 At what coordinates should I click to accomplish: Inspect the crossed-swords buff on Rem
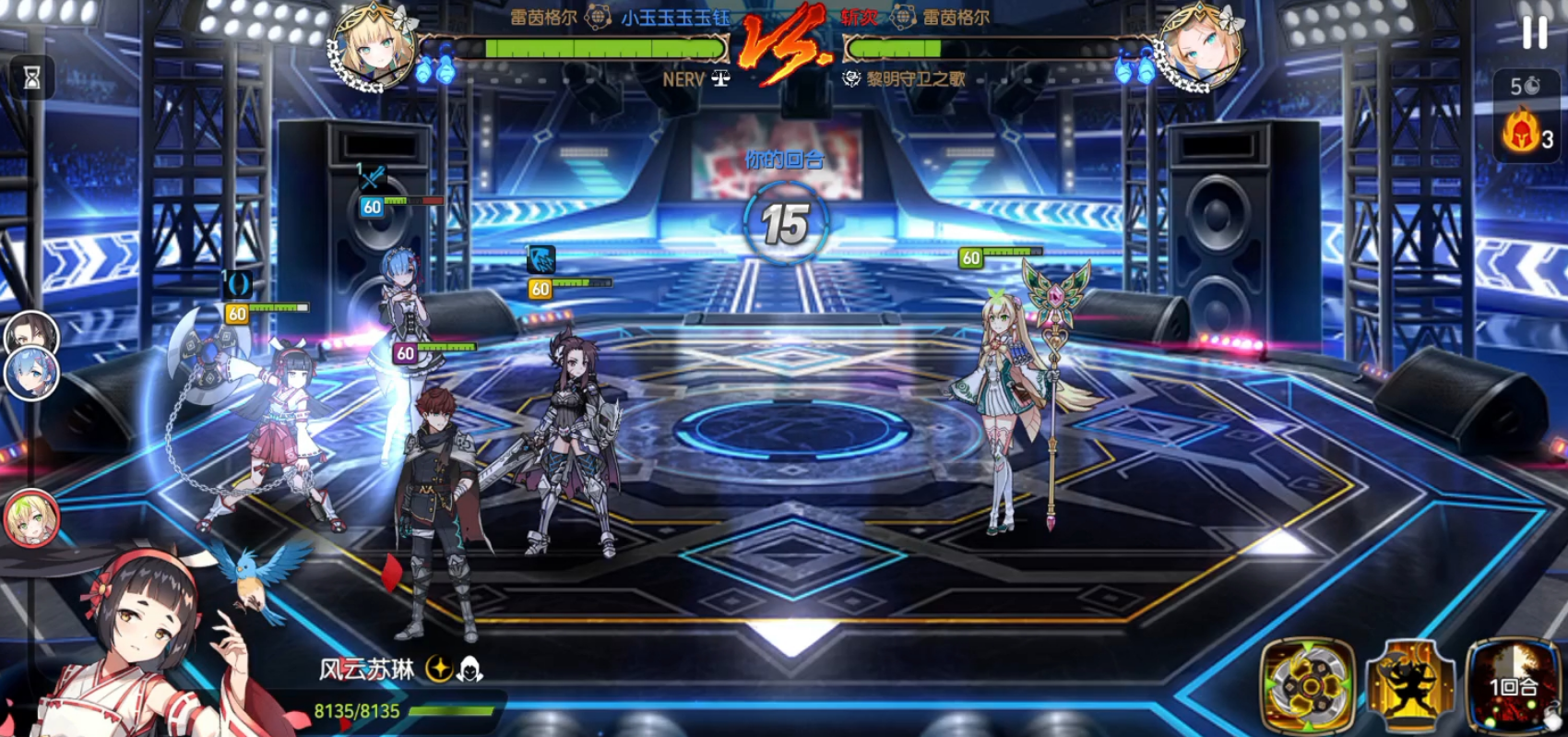tap(372, 177)
